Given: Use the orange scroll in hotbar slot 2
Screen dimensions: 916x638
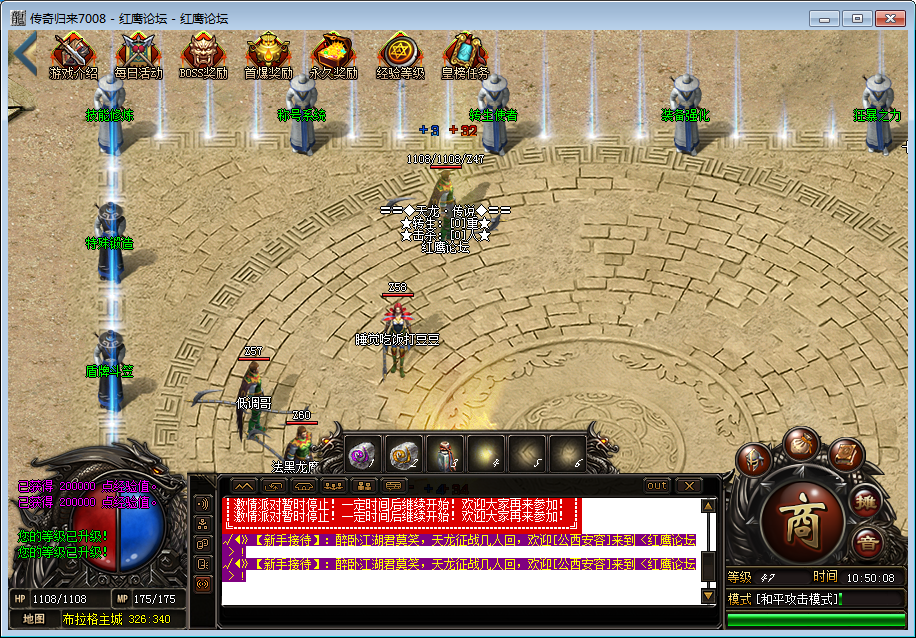Looking at the screenshot, I should (403, 454).
